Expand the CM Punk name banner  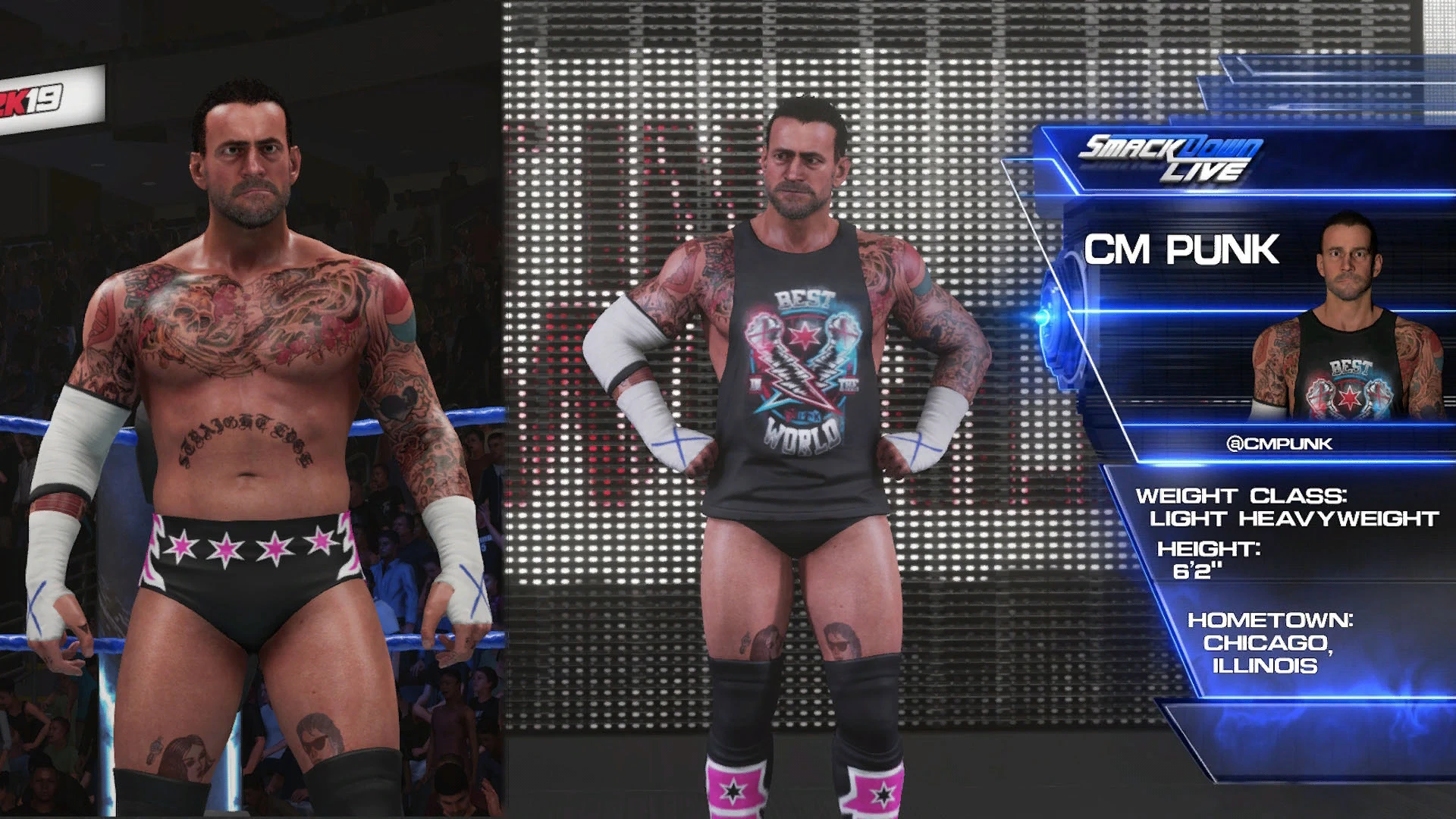click(x=1183, y=246)
